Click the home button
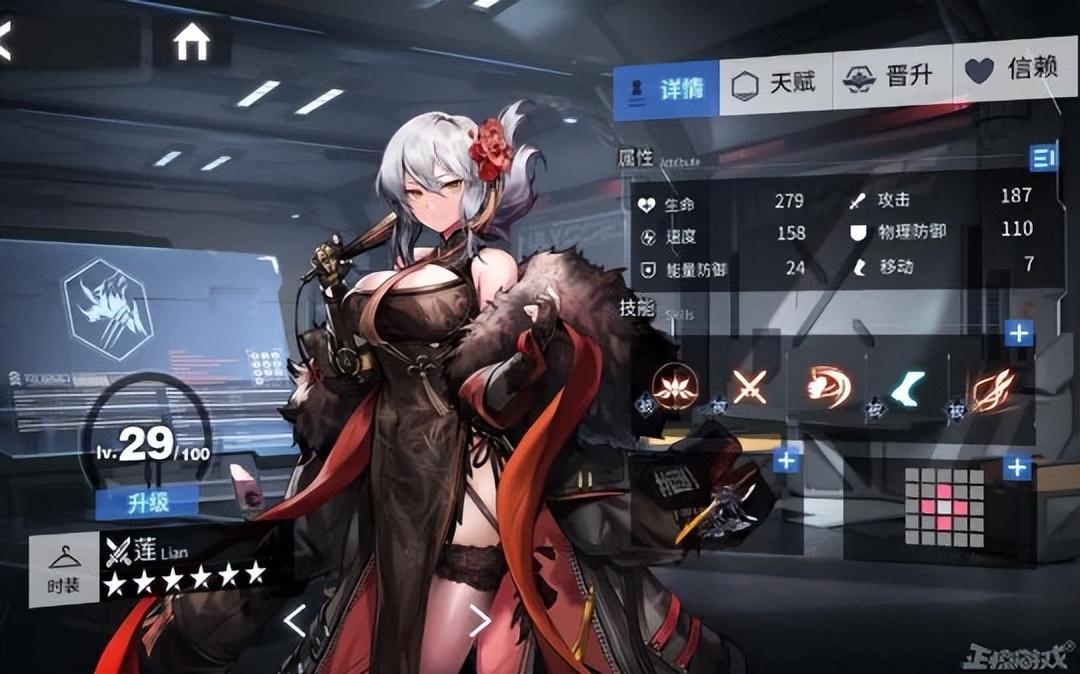This screenshot has height=674, width=1080. (191, 42)
